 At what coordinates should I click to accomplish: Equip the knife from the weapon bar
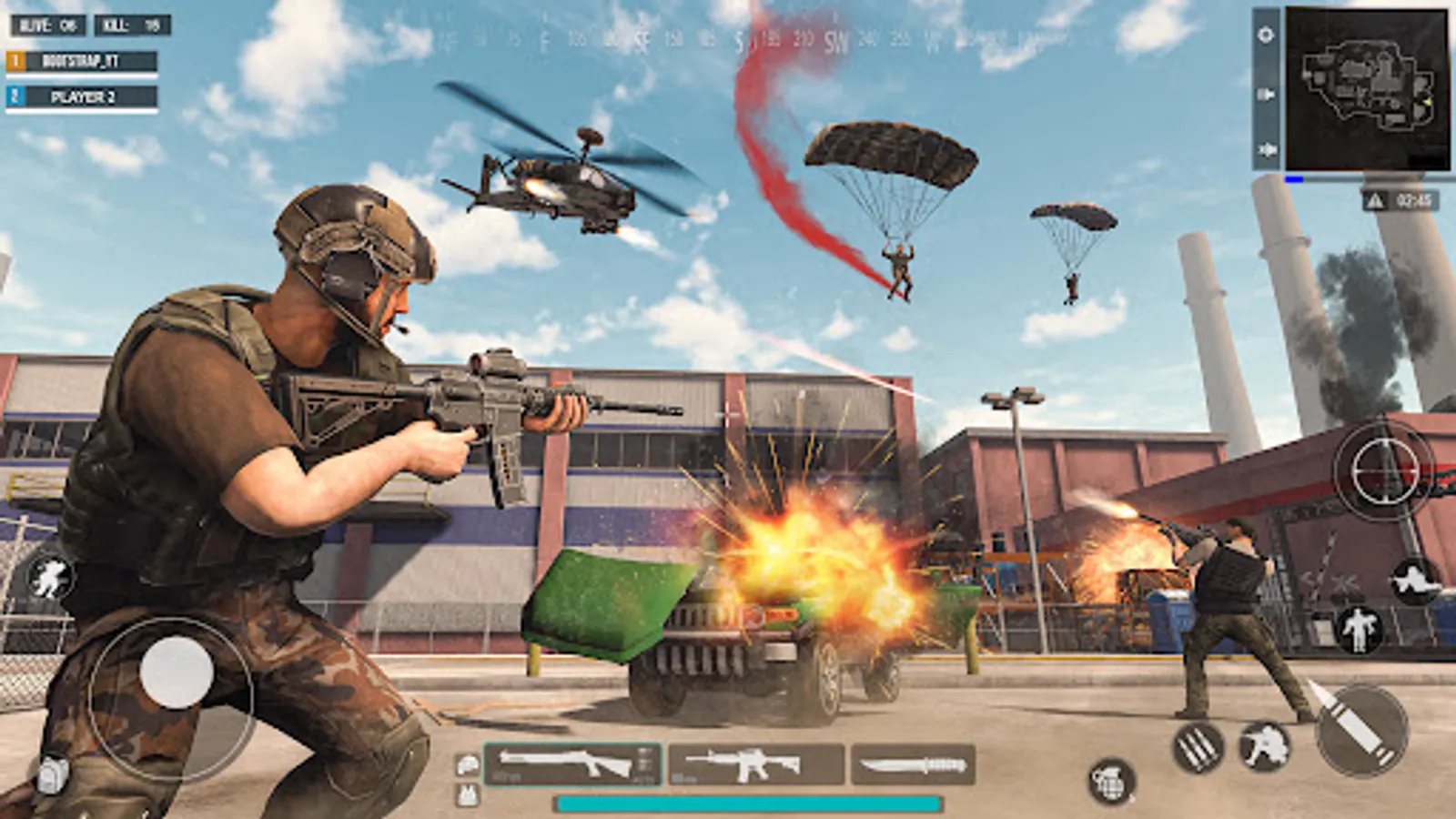(x=915, y=764)
